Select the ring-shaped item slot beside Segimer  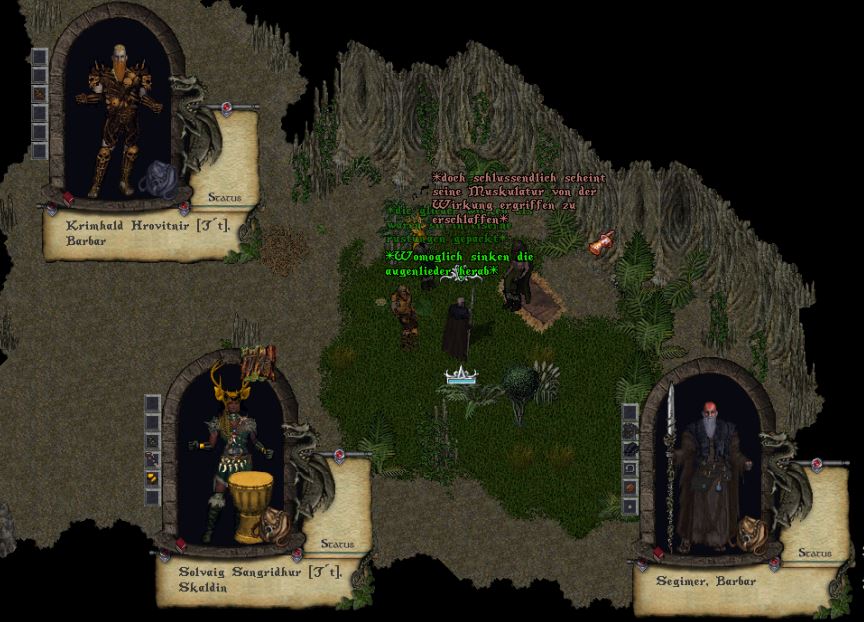tap(630, 469)
